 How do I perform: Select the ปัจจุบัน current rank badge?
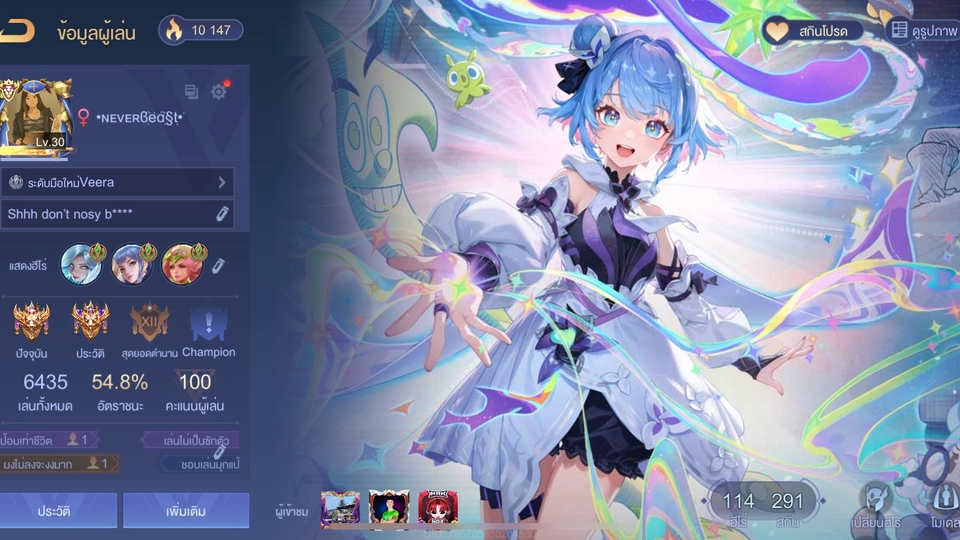pyautogui.click(x=32, y=323)
